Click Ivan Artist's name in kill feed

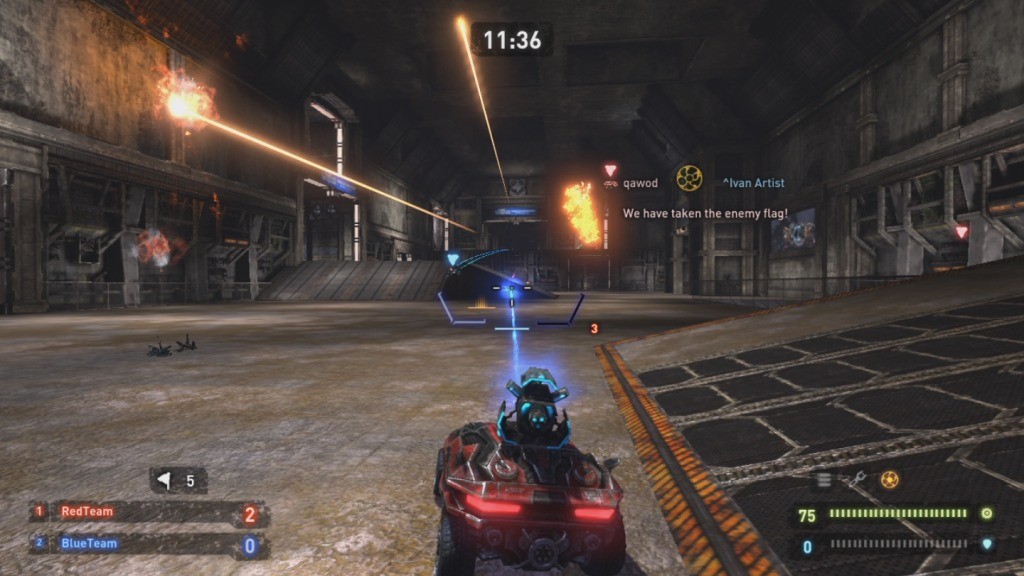pyautogui.click(x=753, y=183)
